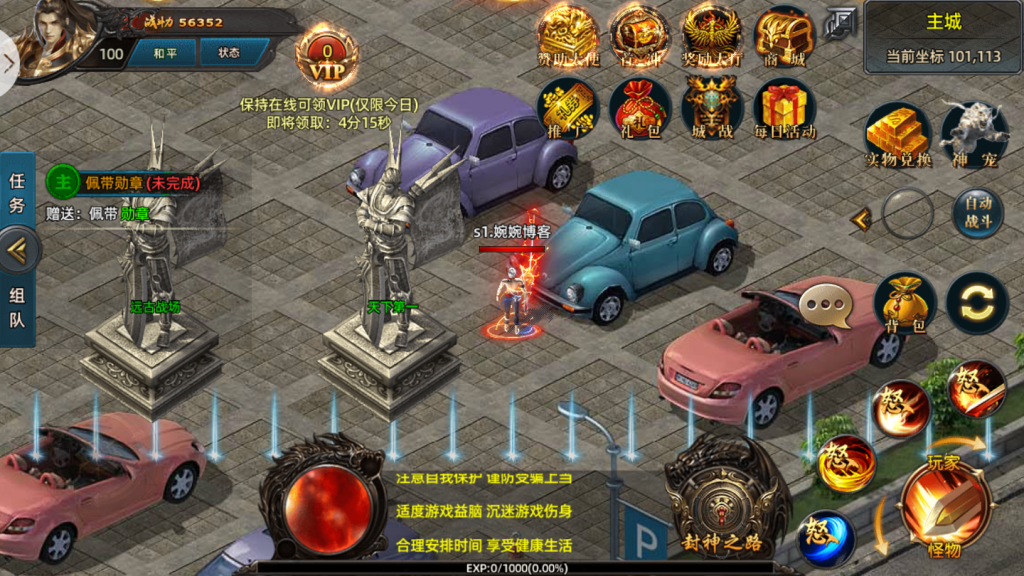The image size is (1024, 576).
Task: Open the 赞助大使 sponsor icon
Action: (567, 38)
